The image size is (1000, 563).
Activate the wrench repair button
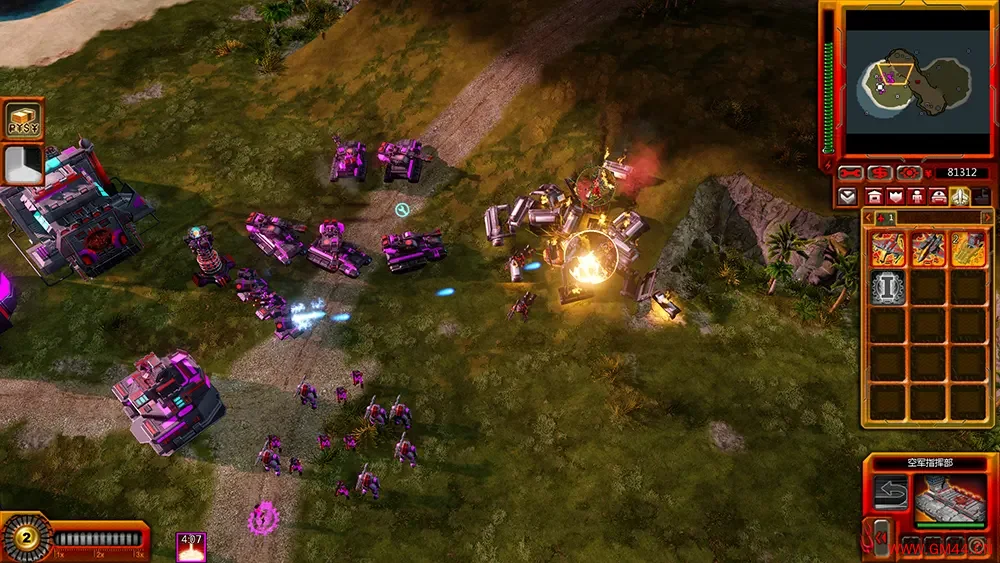851,173
